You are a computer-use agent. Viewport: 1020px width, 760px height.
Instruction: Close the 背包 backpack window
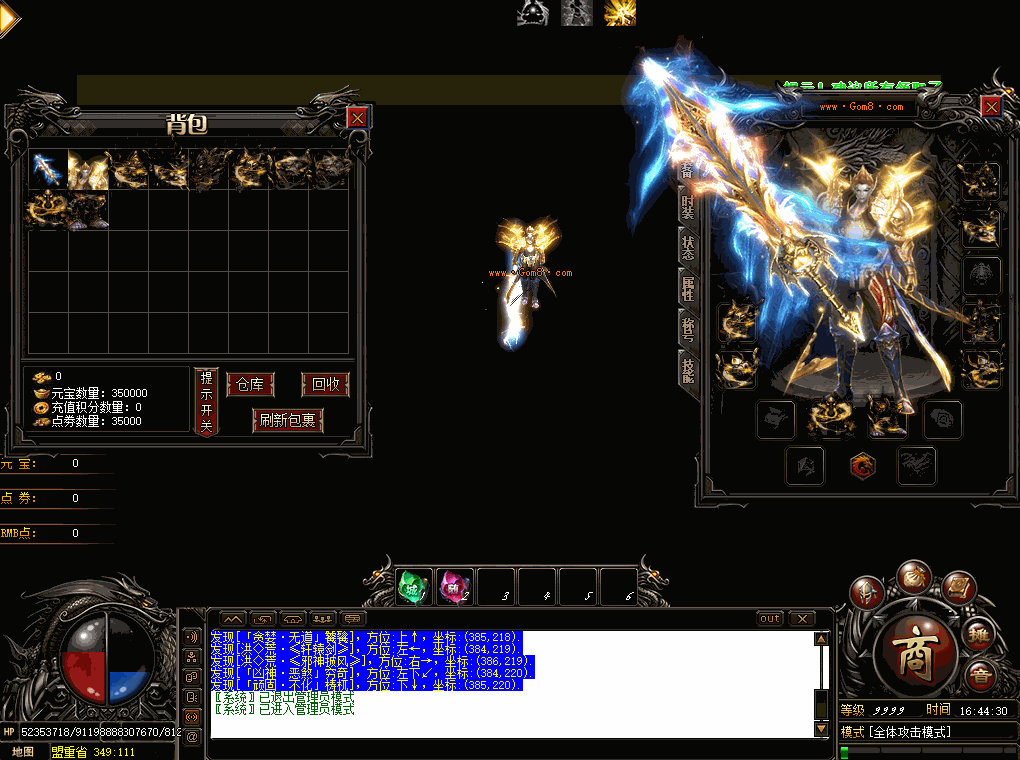pyautogui.click(x=357, y=118)
